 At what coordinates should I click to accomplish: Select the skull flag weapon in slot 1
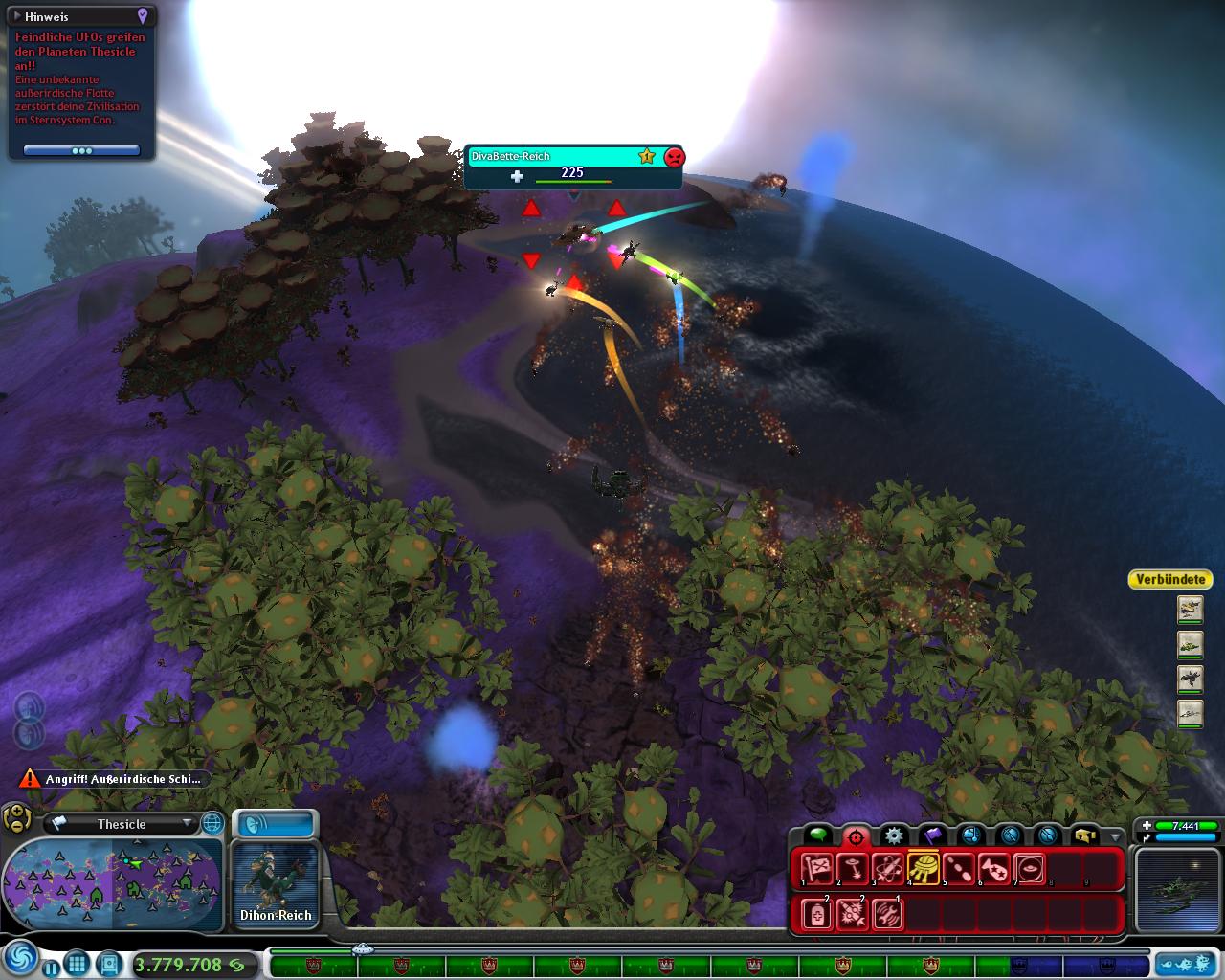816,869
